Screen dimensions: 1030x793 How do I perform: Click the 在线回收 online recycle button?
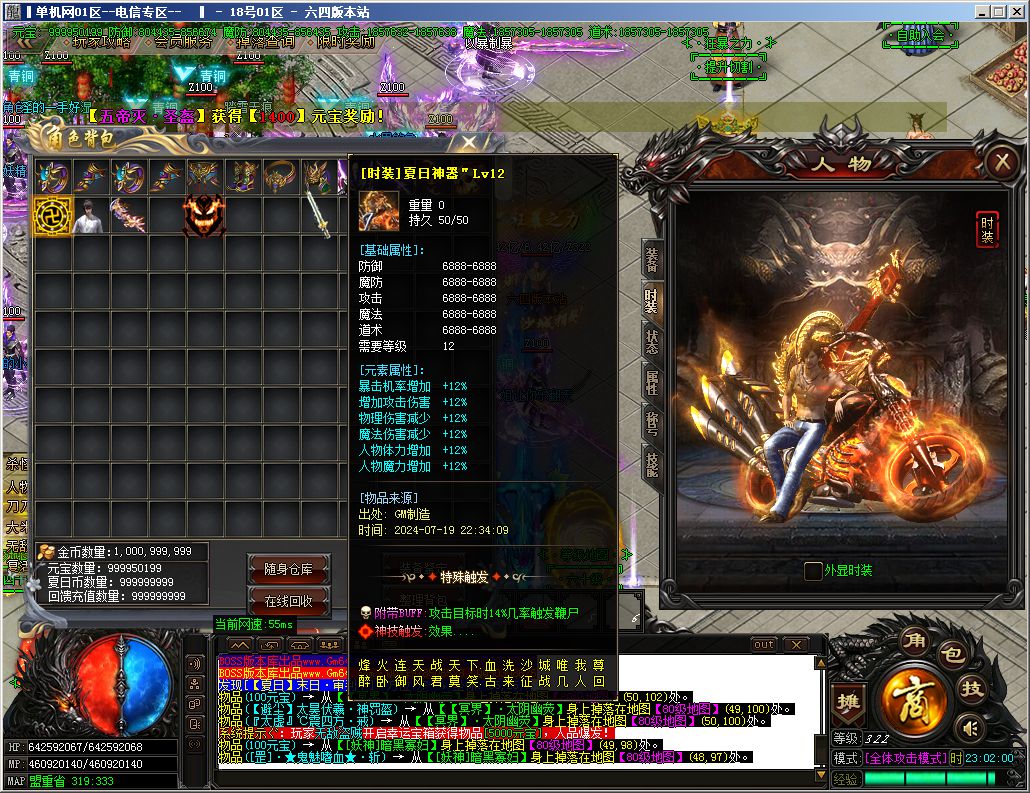click(x=288, y=601)
